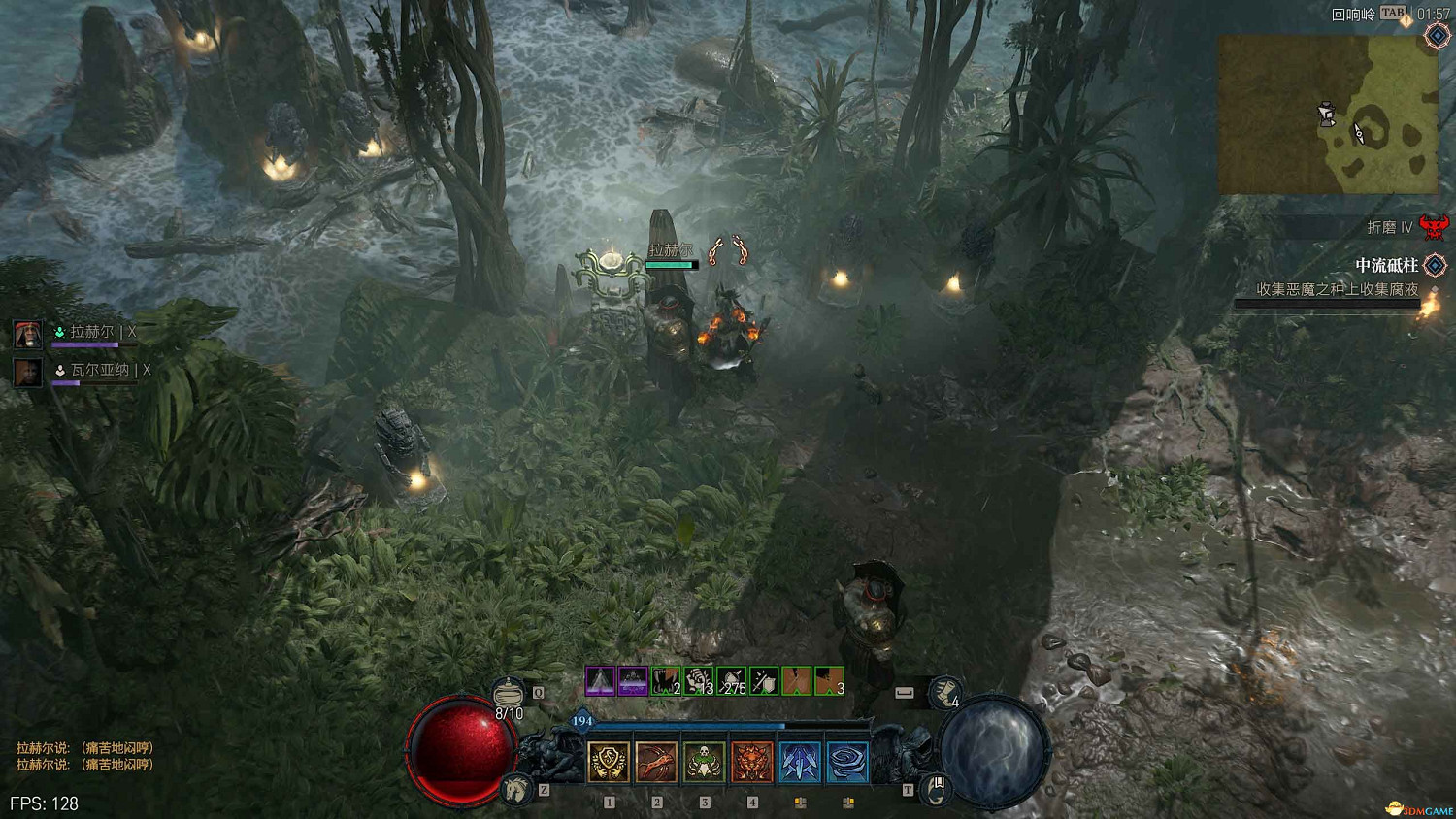Select party member 瓦尔亚纳's portrait
Image resolution: width=1456 pixels, height=819 pixels.
pyautogui.click(x=27, y=372)
